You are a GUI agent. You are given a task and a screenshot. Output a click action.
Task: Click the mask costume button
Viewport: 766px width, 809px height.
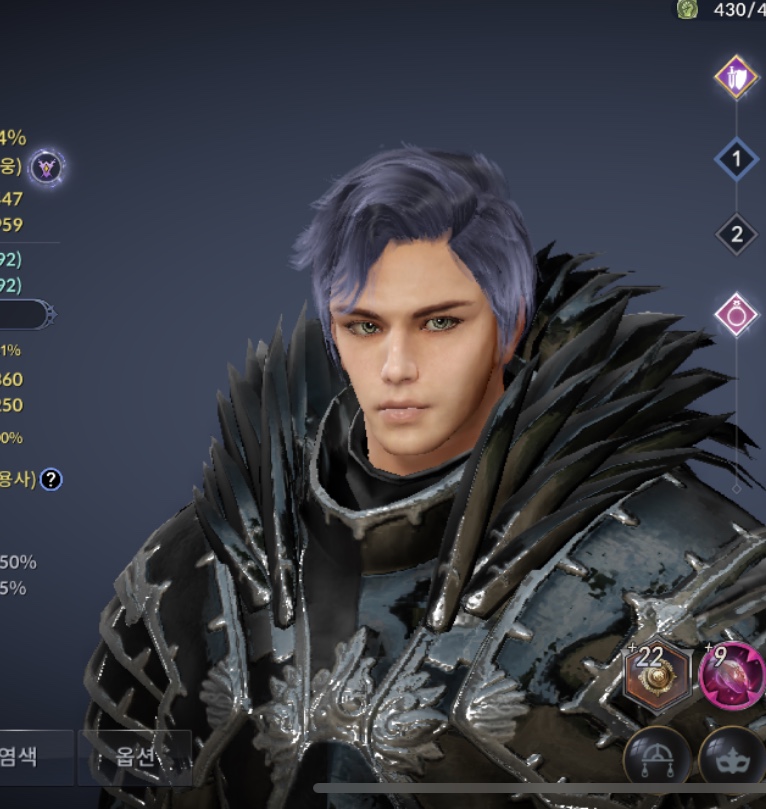pos(732,756)
